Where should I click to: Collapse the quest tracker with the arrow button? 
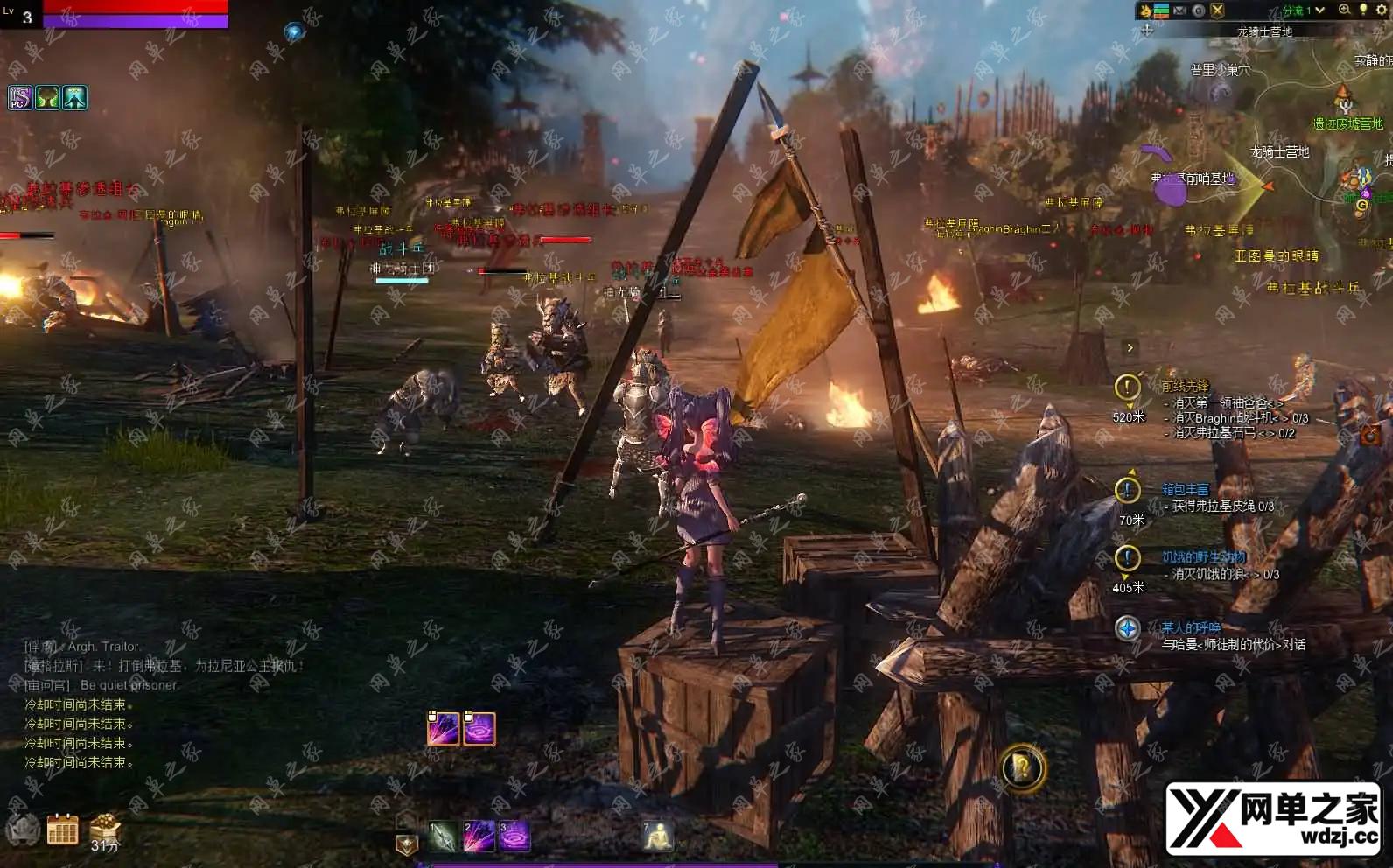(1130, 348)
